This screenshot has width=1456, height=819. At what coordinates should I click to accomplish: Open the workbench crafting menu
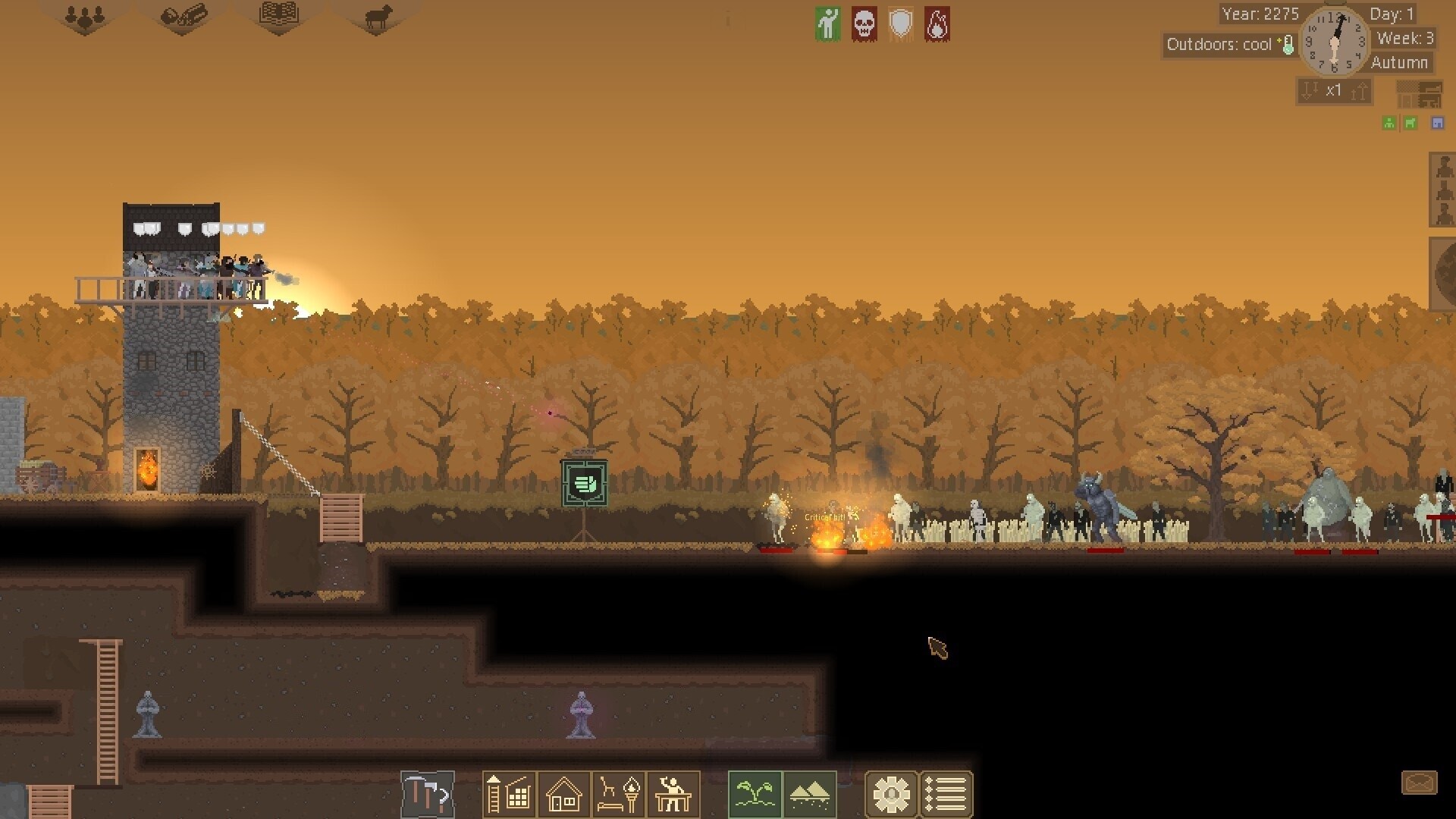[673, 794]
